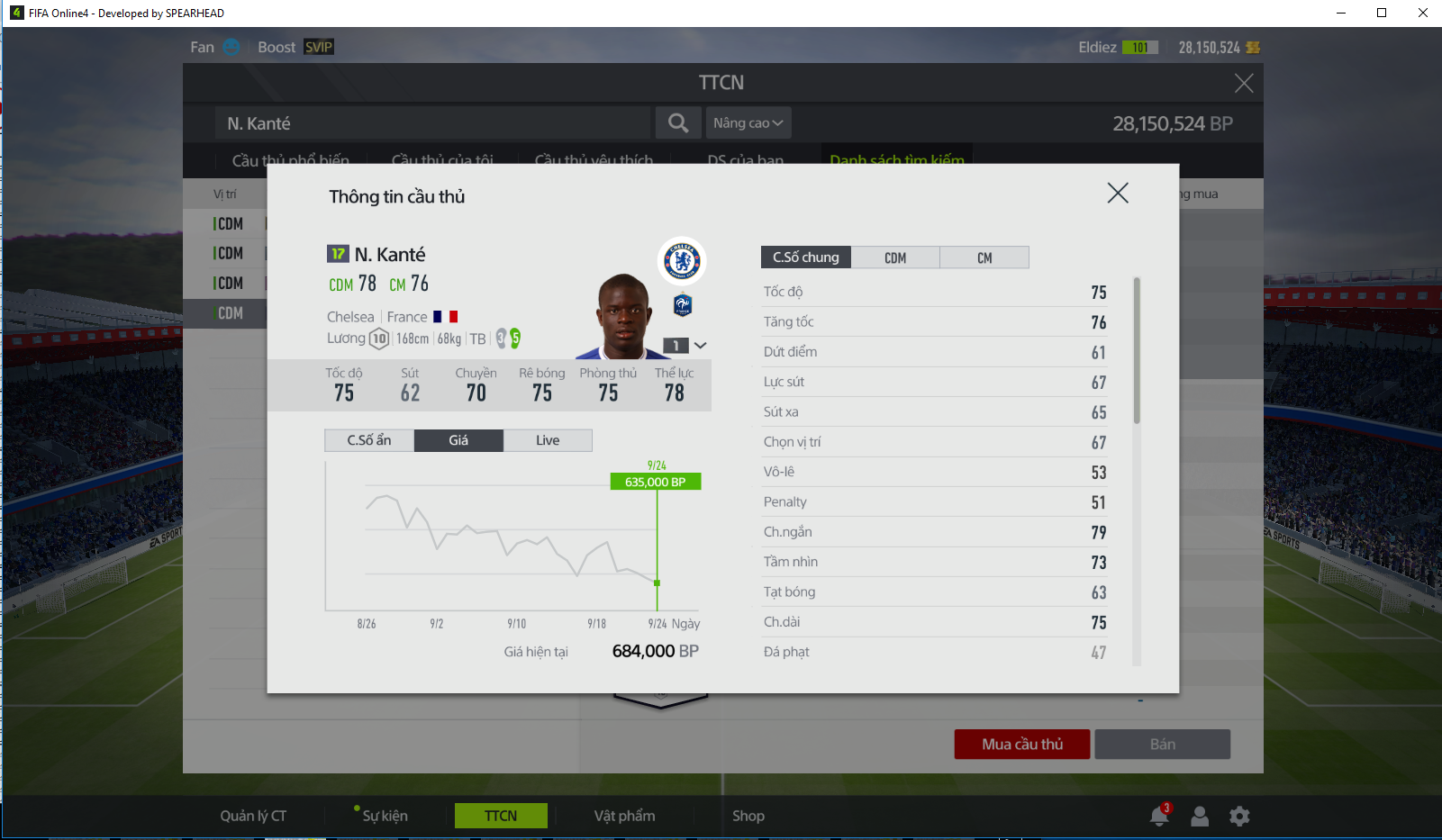Open the Vật phẩm items menu
The height and width of the screenshot is (840, 1442).
click(x=624, y=816)
